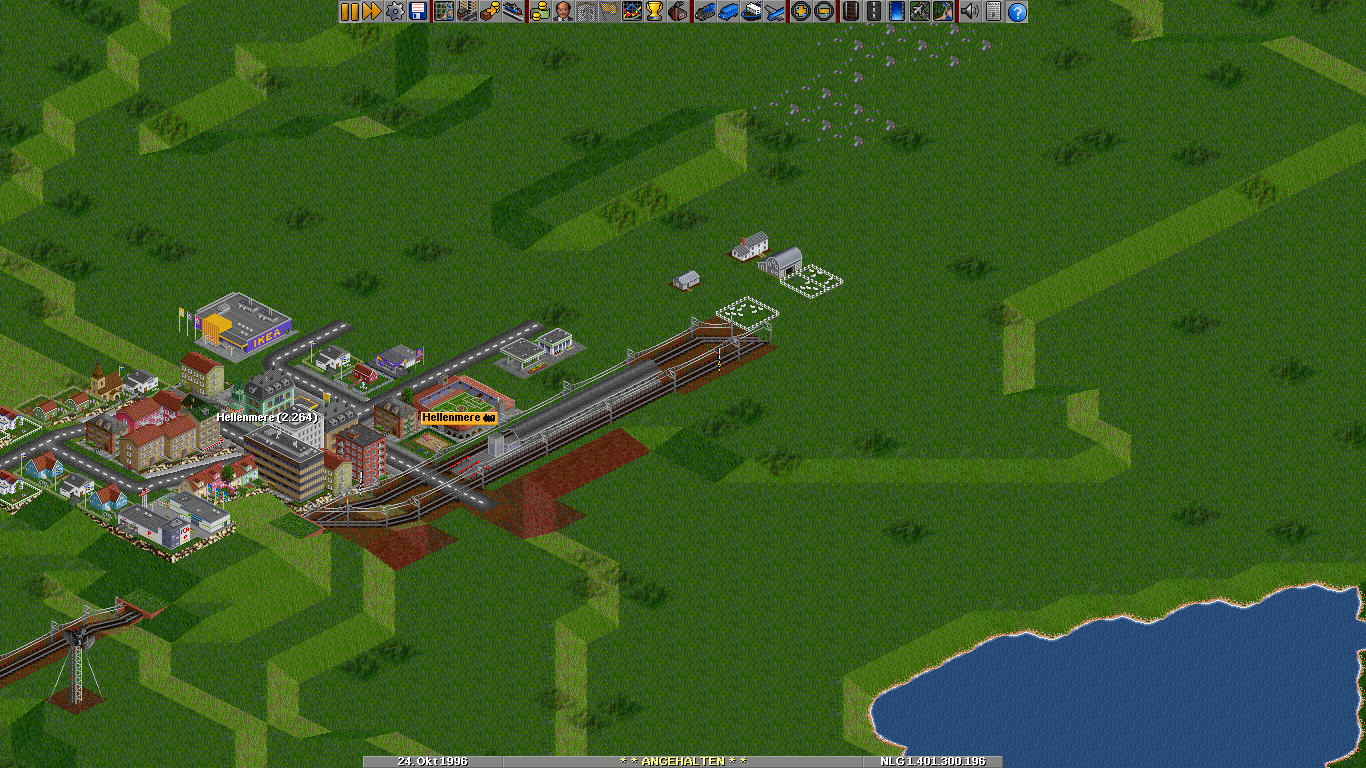The height and width of the screenshot is (768, 1366).
Task: Open the question mark help menu
Action: (x=1017, y=12)
